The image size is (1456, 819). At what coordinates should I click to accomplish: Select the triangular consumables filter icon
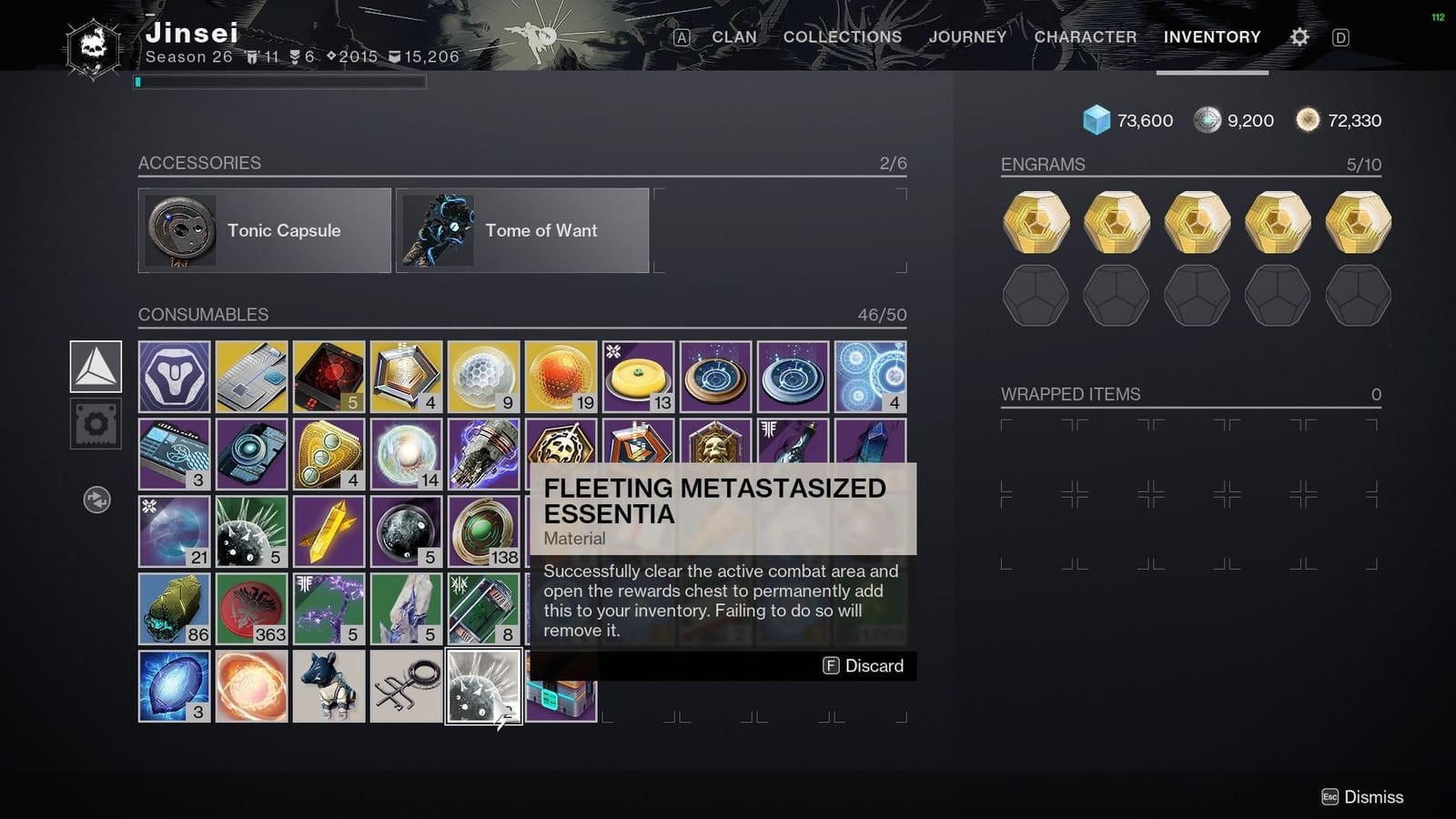[x=96, y=367]
